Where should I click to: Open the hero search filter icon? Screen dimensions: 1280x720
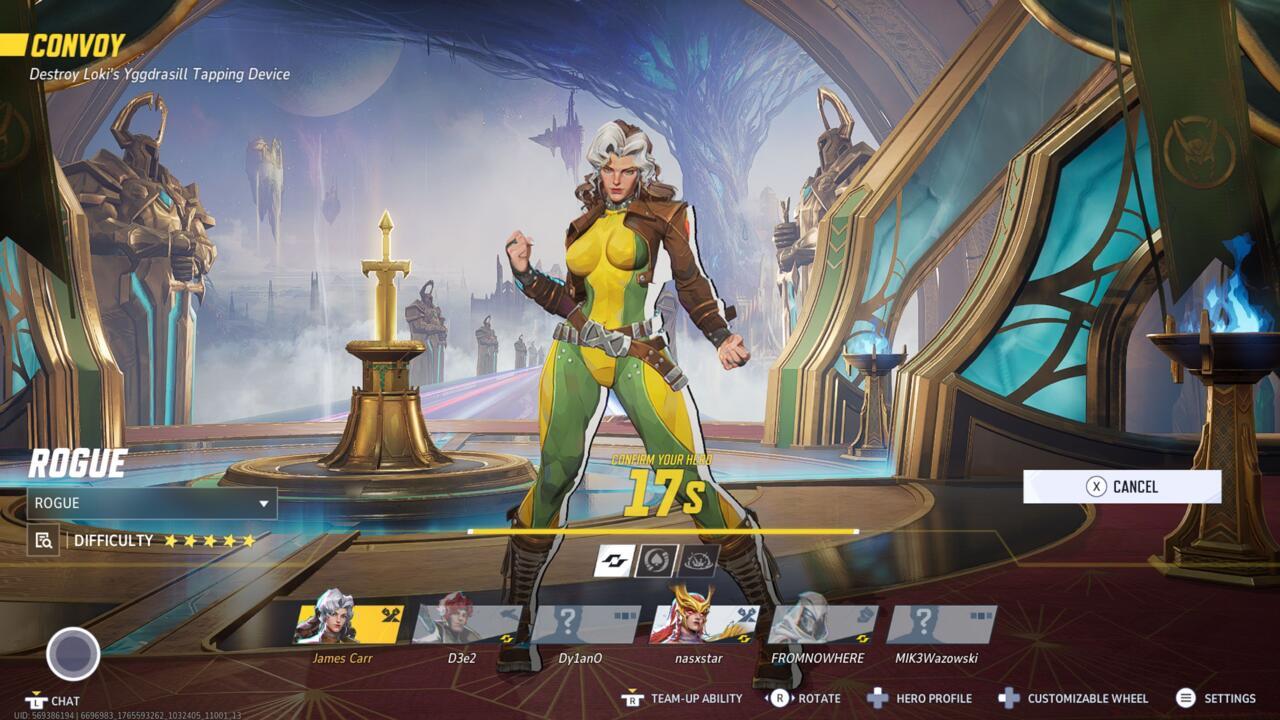click(41, 538)
